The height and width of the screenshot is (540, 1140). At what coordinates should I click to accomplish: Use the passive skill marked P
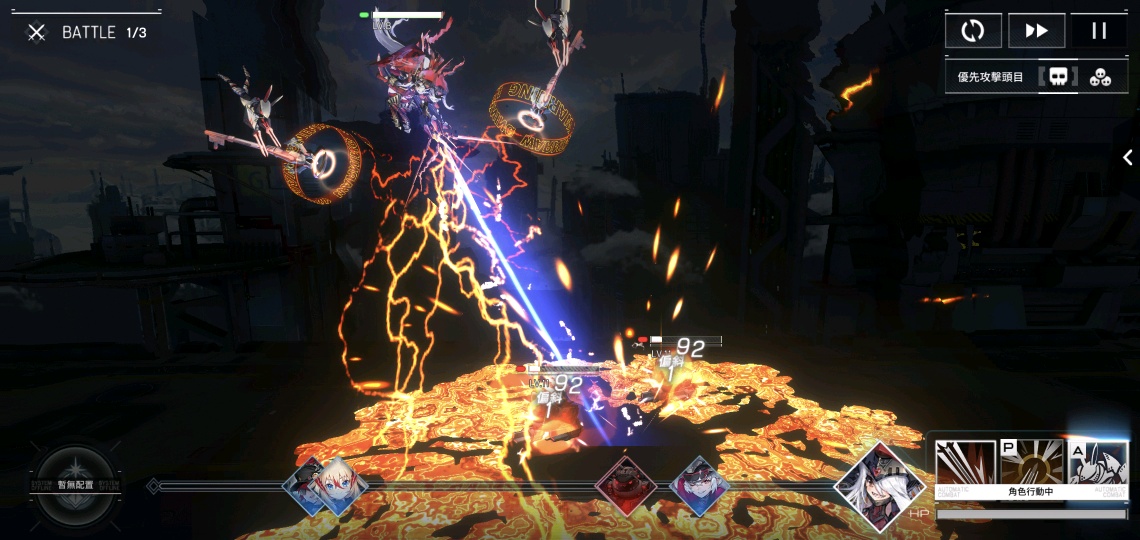click(1032, 464)
